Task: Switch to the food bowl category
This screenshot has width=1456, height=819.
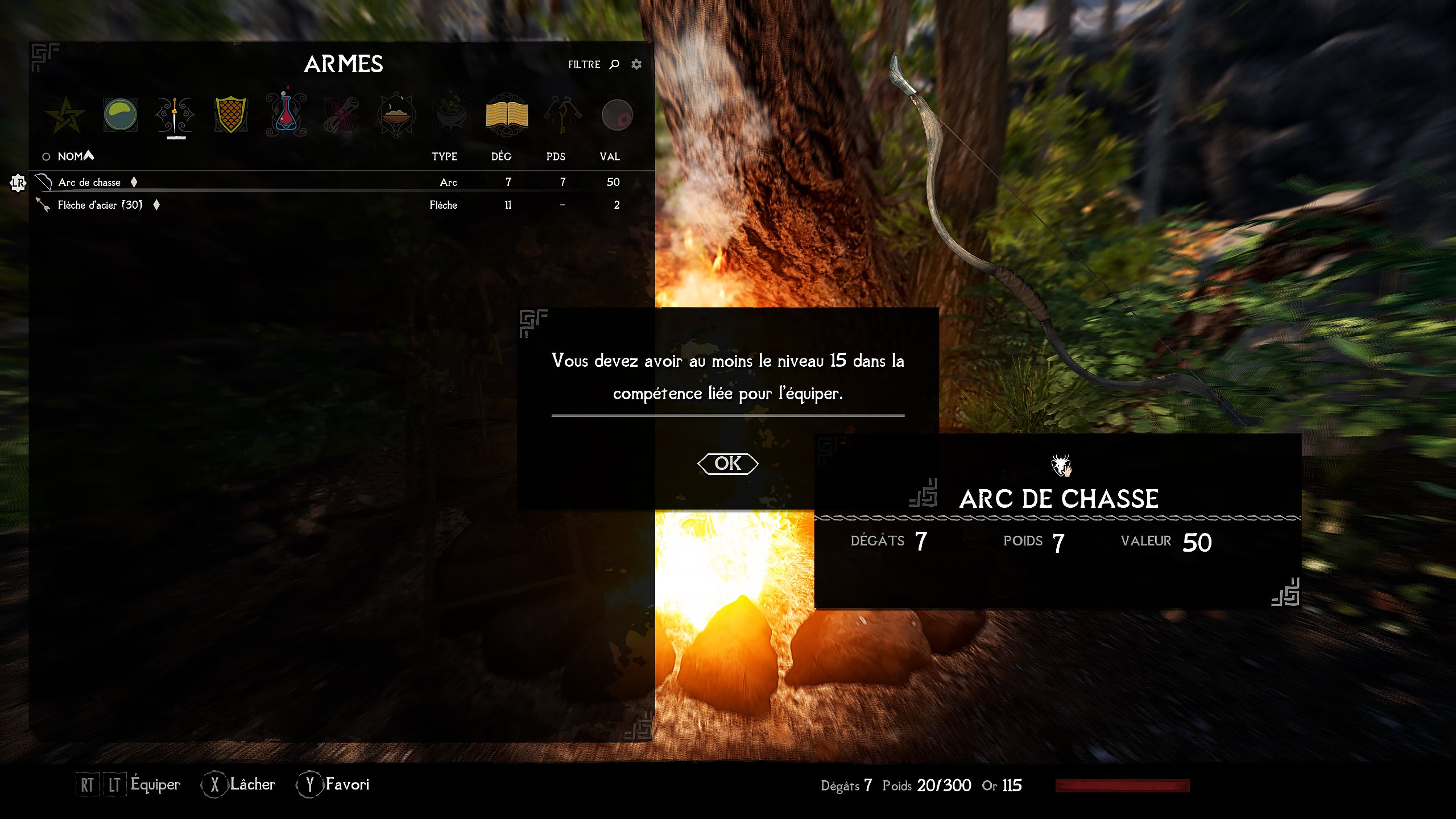Action: tap(396, 115)
